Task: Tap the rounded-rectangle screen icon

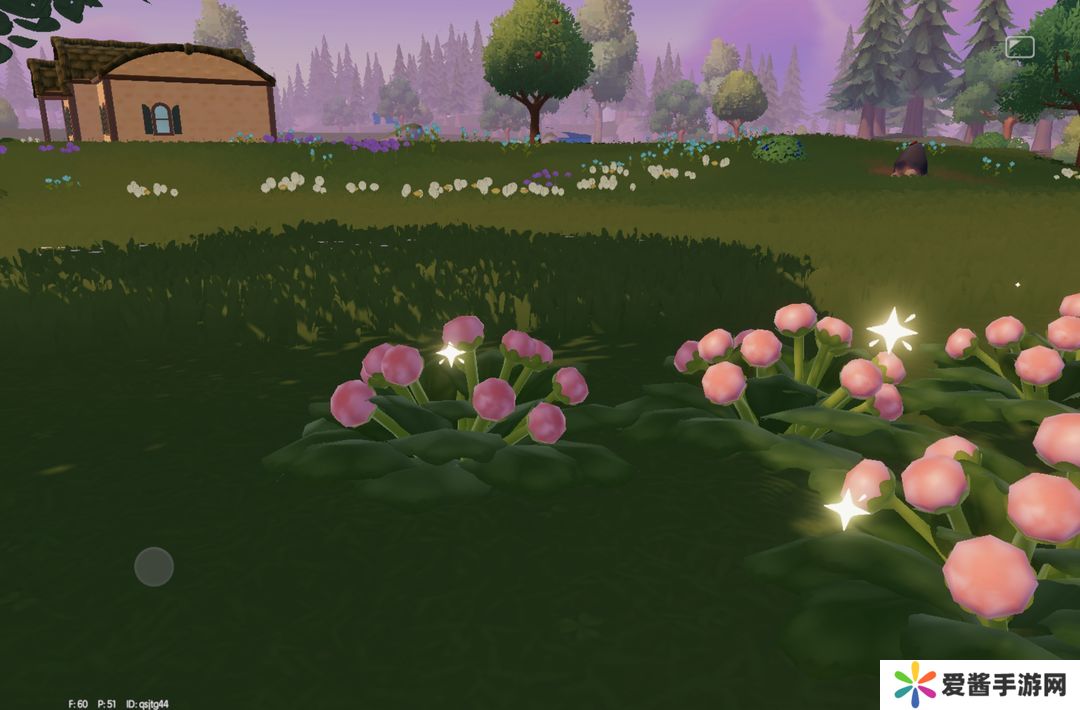Action: pos(1020,47)
